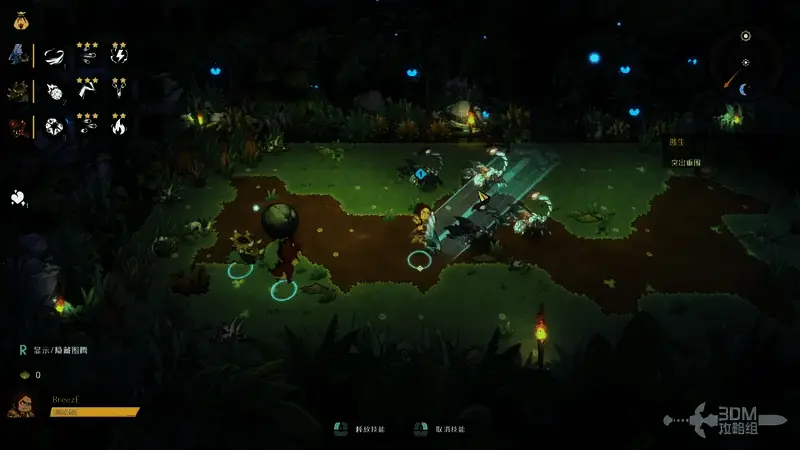Screen dimensions: 800x450
Task: Click the day-night cycle dial
Action: 743,63
